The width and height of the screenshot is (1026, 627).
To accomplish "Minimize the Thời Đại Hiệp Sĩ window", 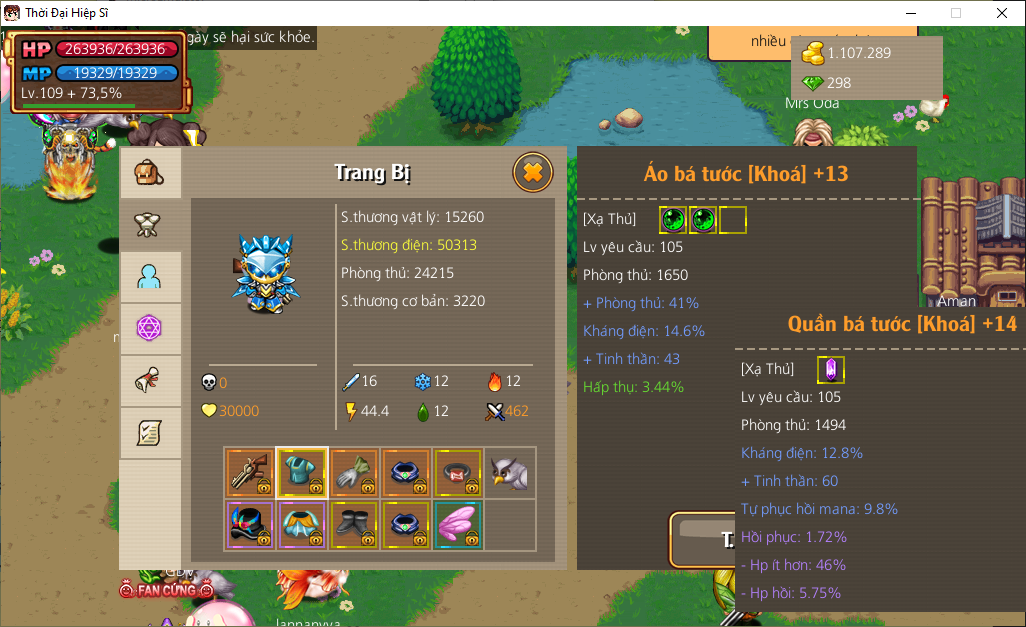I will click(x=911, y=13).
